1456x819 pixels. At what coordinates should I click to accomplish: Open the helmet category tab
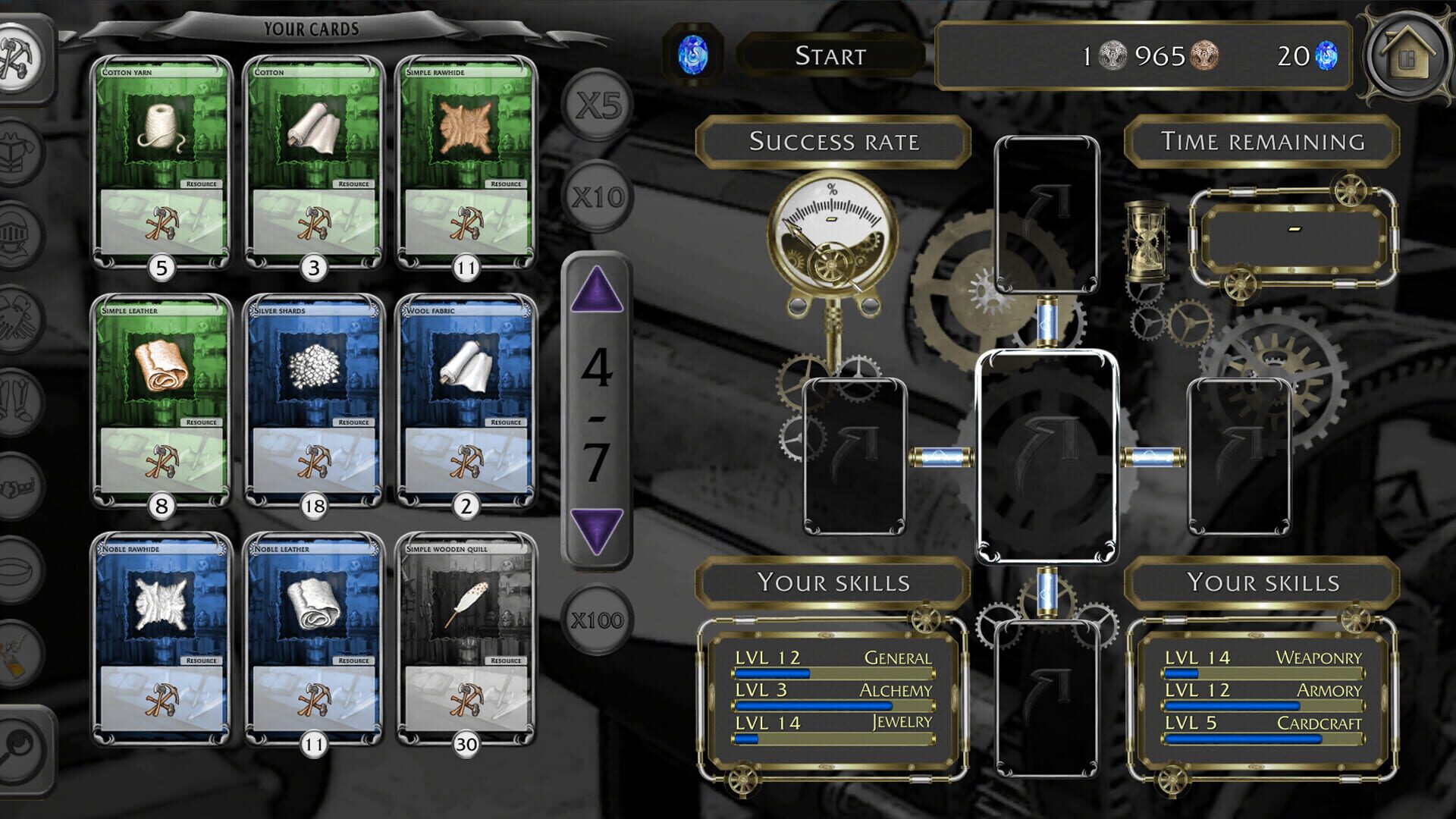coord(21,234)
